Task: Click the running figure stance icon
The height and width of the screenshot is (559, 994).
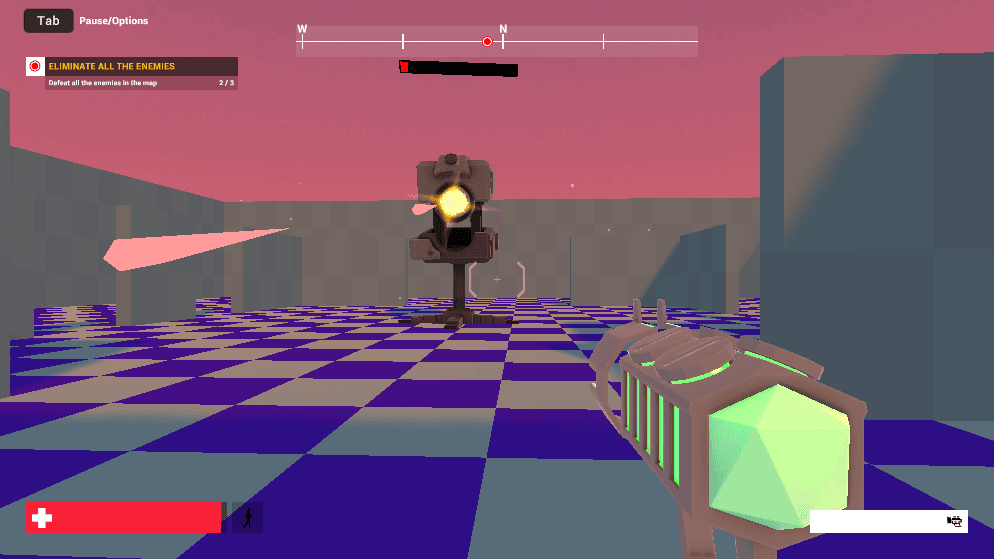Action: point(247,517)
